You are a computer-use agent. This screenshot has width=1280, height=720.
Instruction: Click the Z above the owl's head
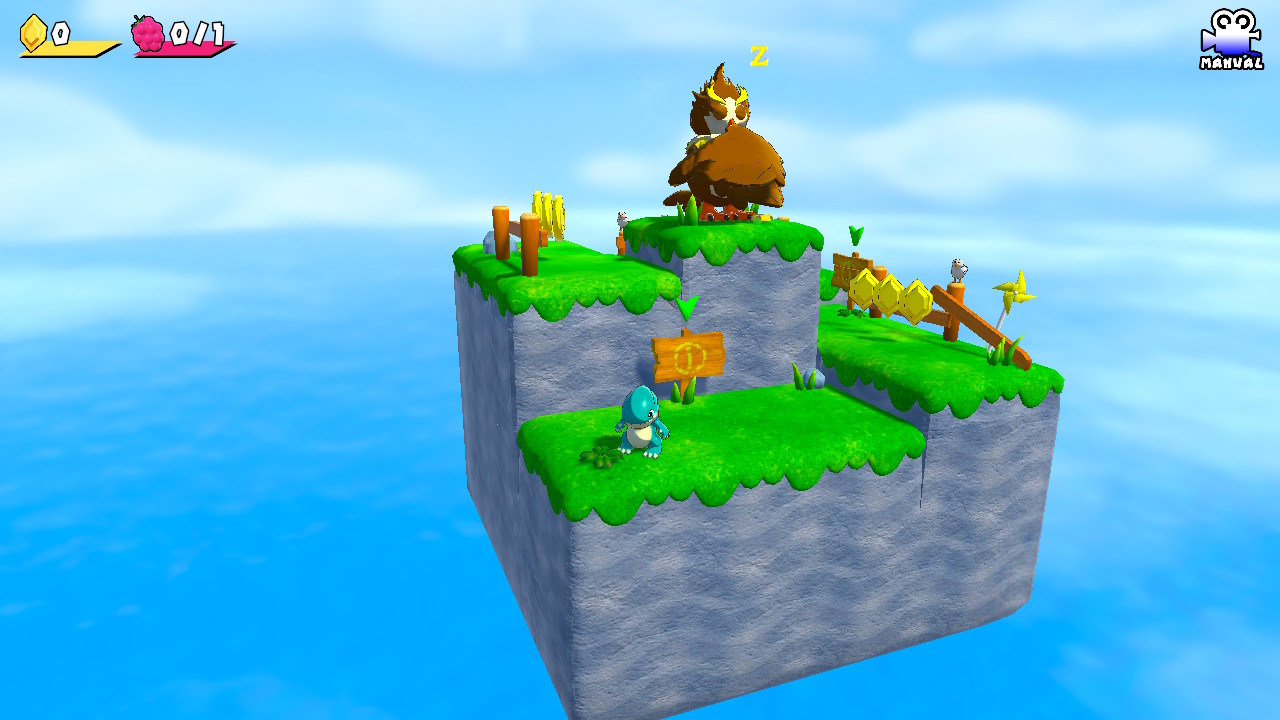(759, 57)
